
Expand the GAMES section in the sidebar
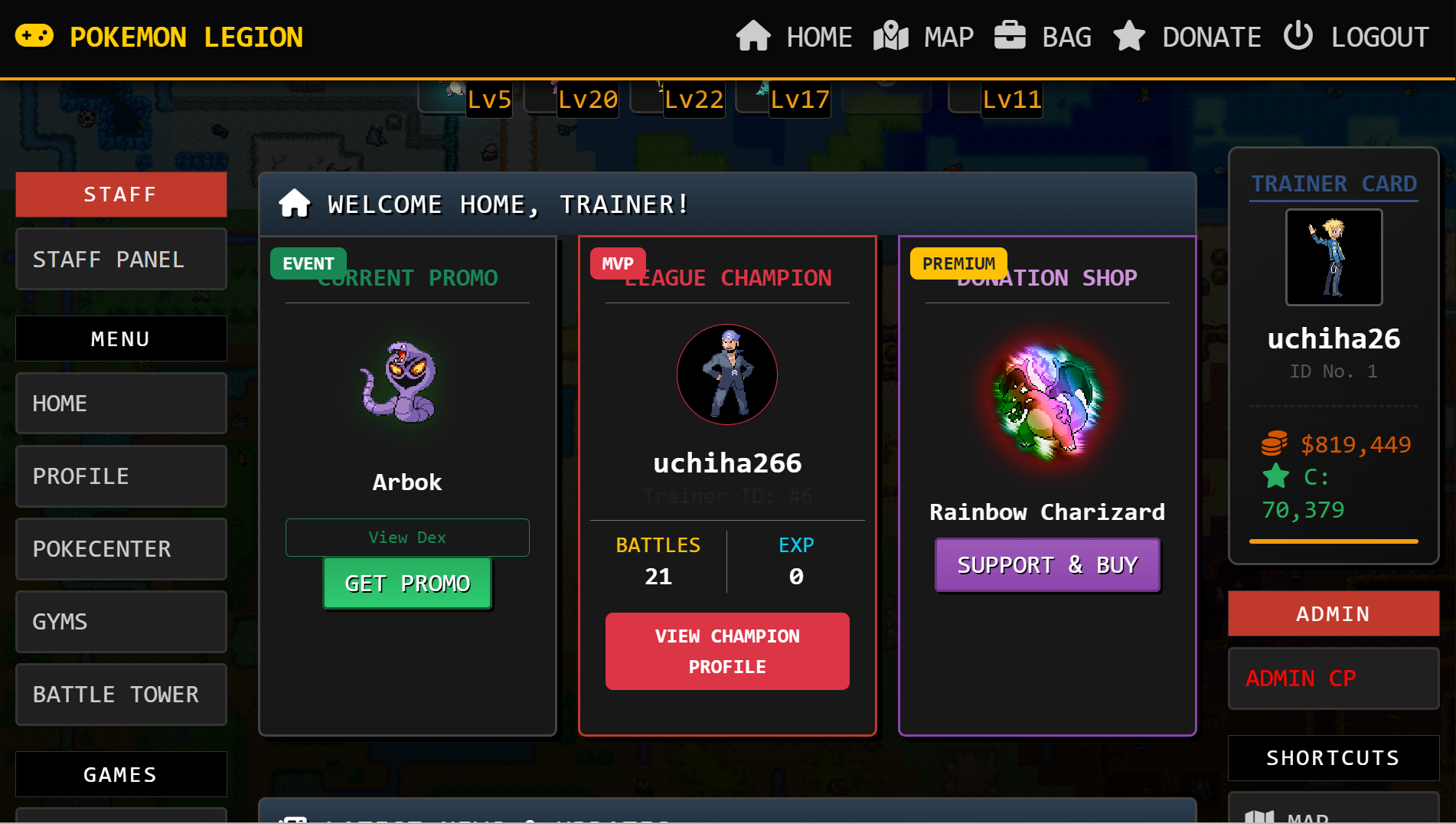[x=120, y=773]
